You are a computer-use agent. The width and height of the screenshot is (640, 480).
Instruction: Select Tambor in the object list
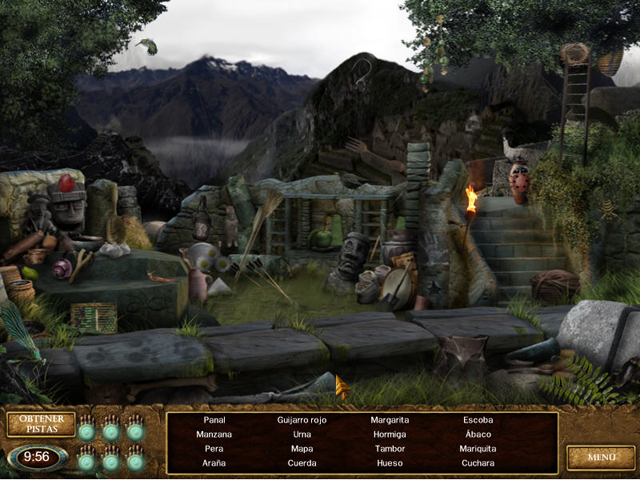click(390, 449)
